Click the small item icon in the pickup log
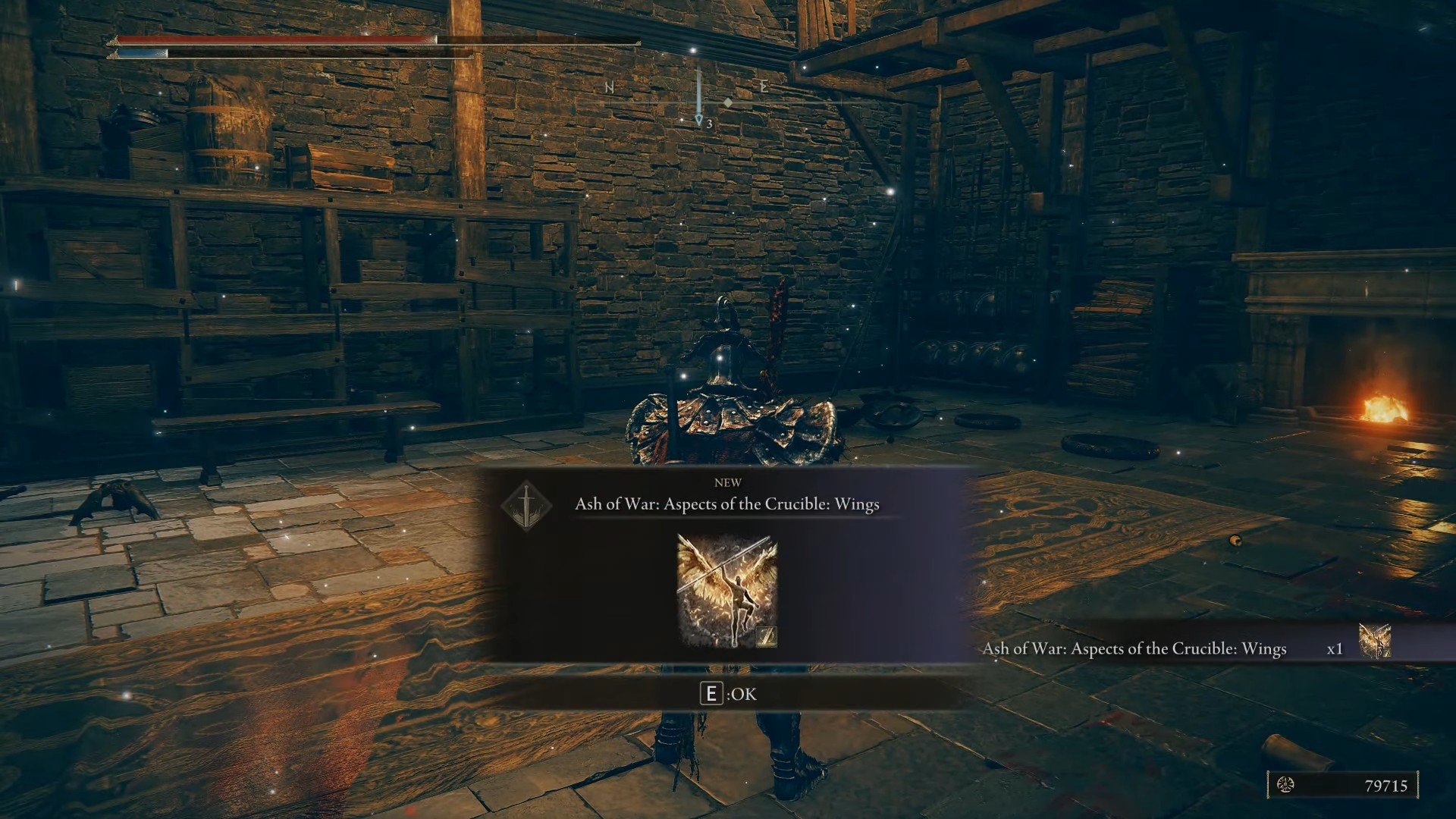Viewport: 1456px width, 819px height. 1373,641
